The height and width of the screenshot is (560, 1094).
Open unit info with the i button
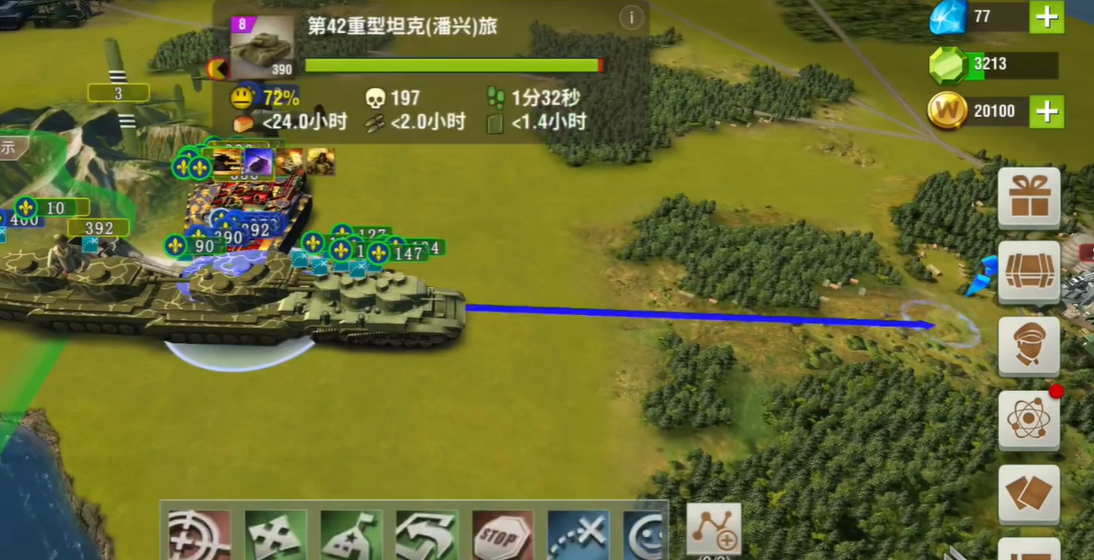(x=631, y=18)
